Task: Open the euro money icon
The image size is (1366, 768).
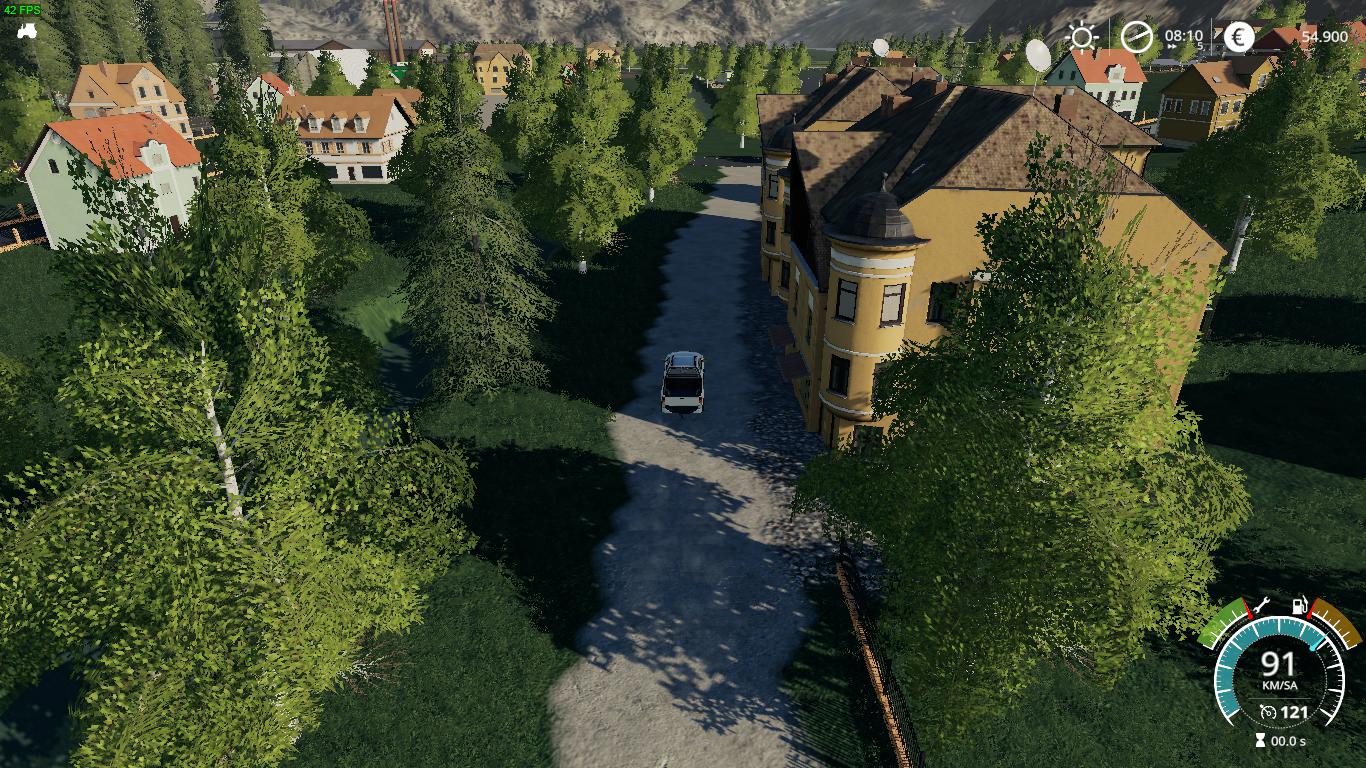Action: [1239, 37]
